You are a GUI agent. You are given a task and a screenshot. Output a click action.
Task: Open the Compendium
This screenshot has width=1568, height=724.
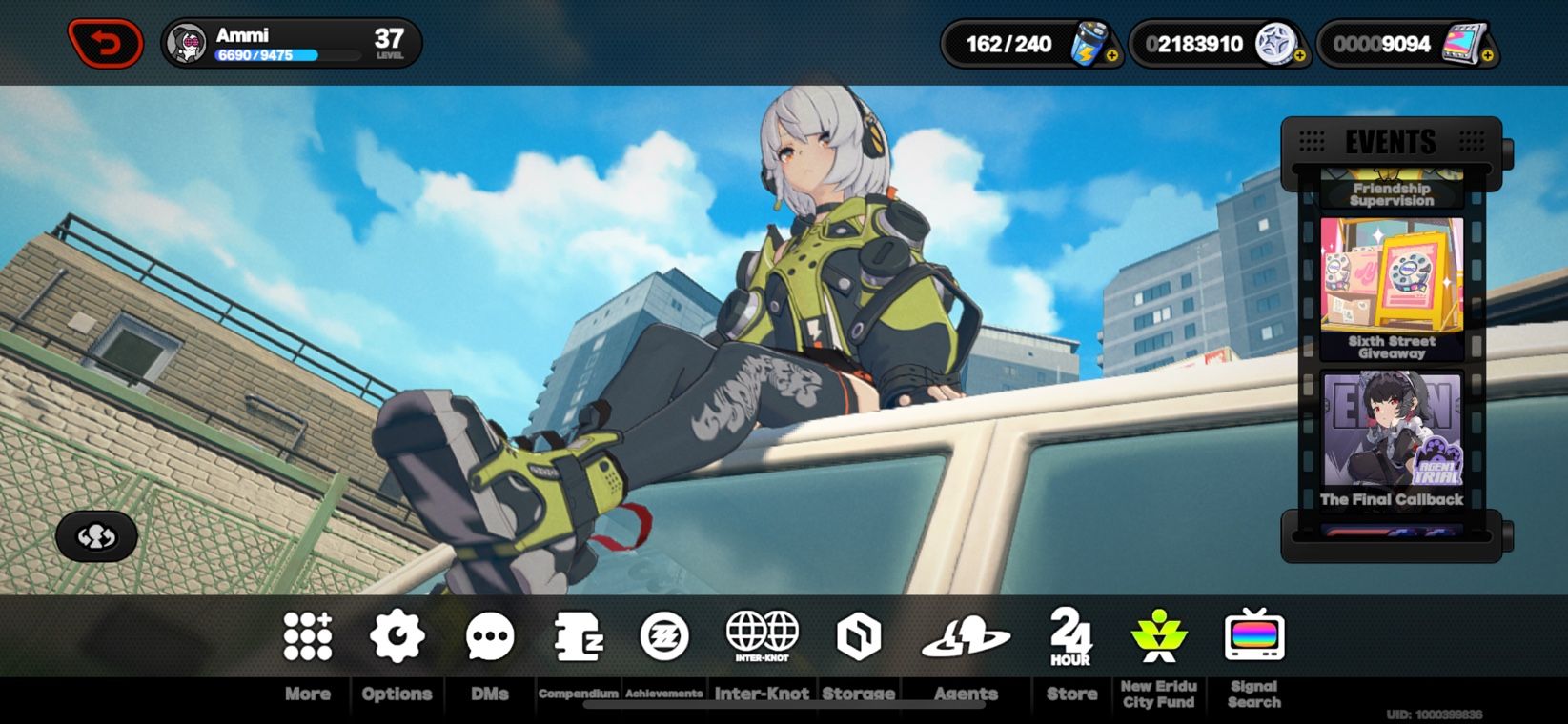point(577,636)
